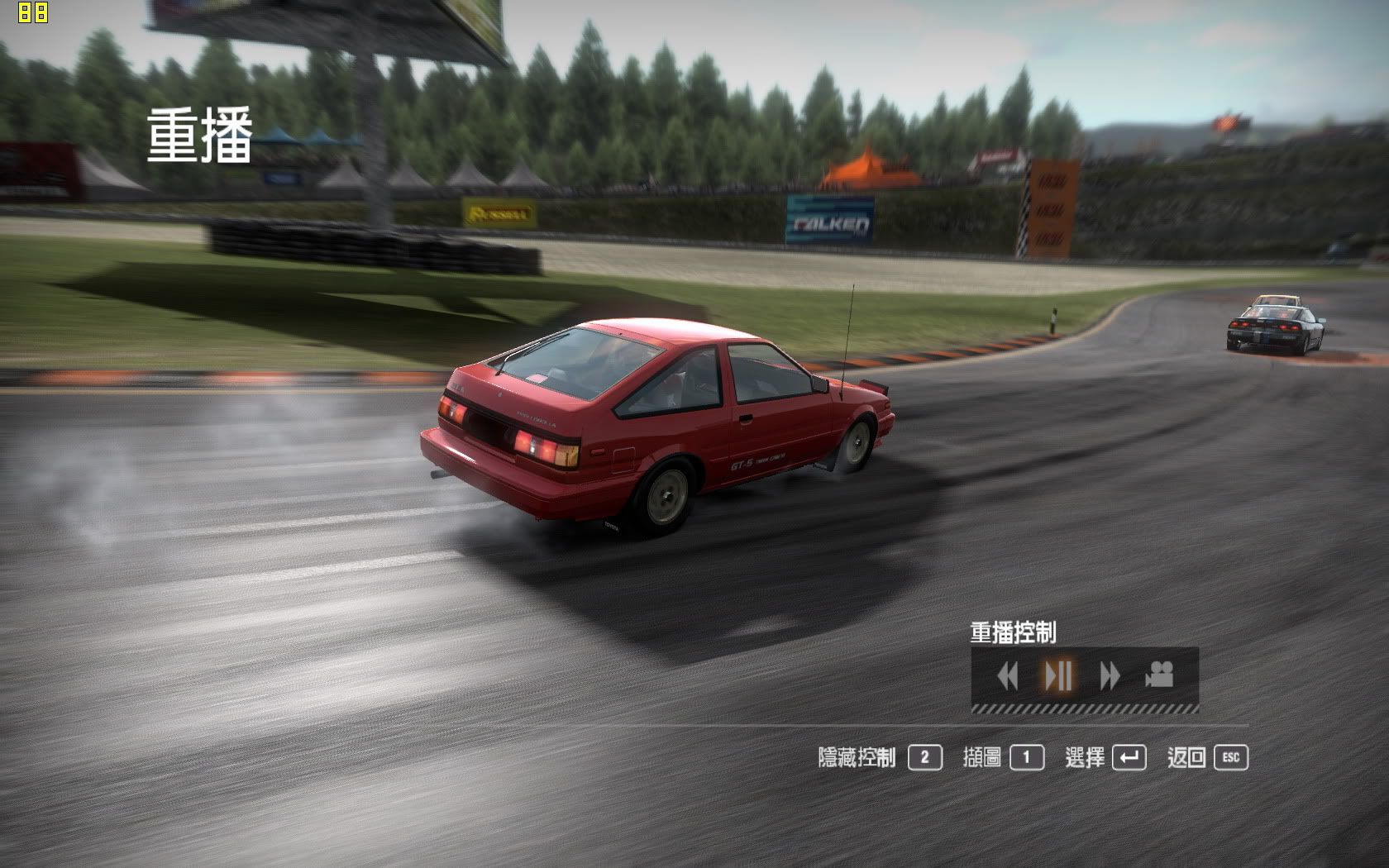
Task: Rewind the replay
Action: coord(1007,676)
